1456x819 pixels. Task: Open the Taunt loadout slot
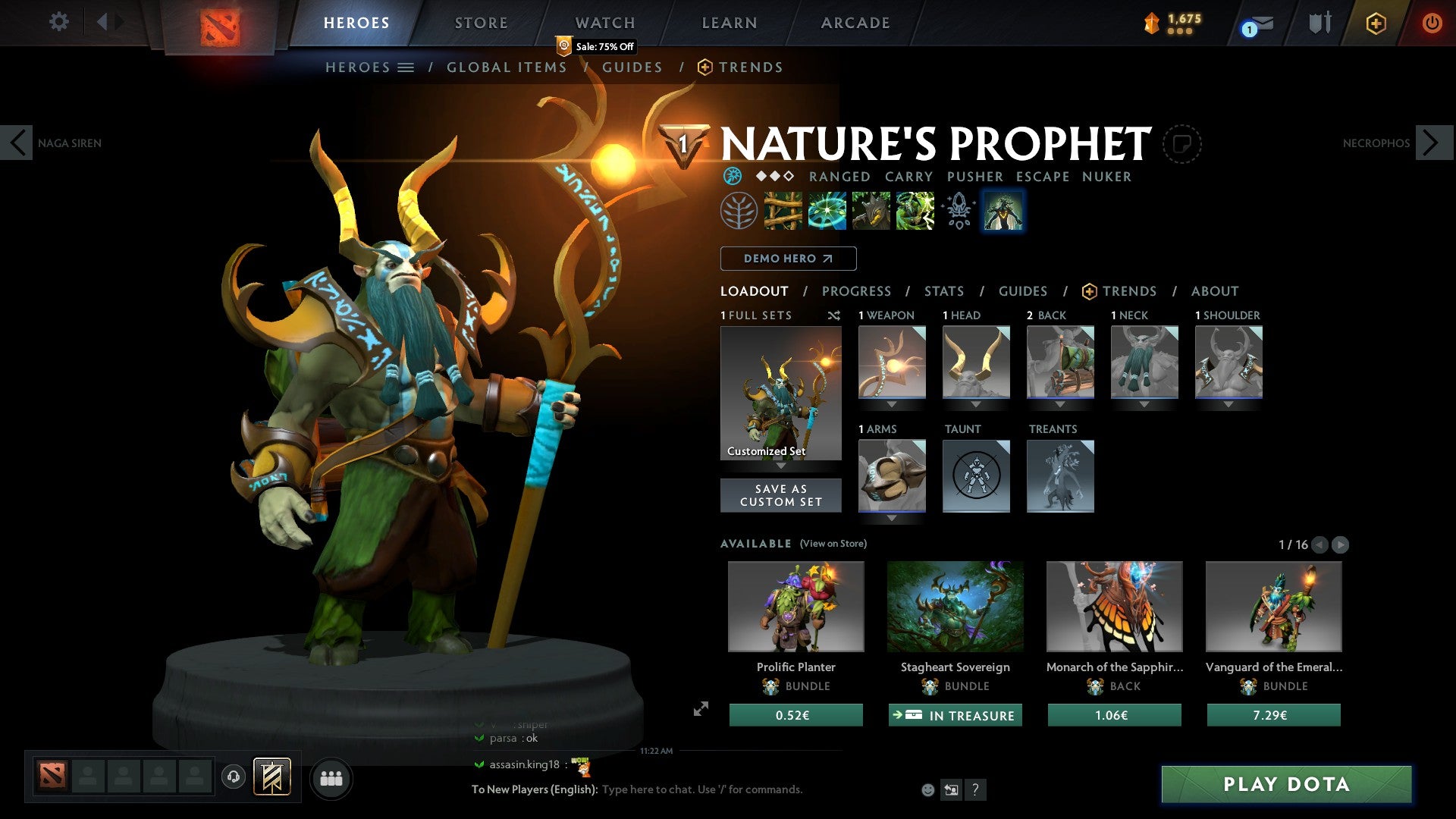click(x=976, y=476)
